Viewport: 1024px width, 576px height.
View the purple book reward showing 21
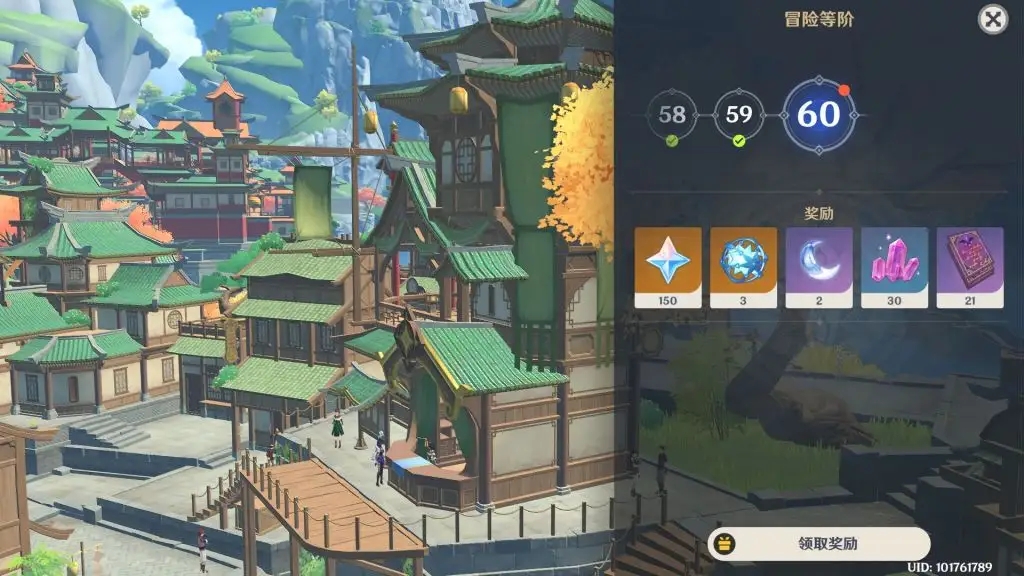tap(969, 267)
